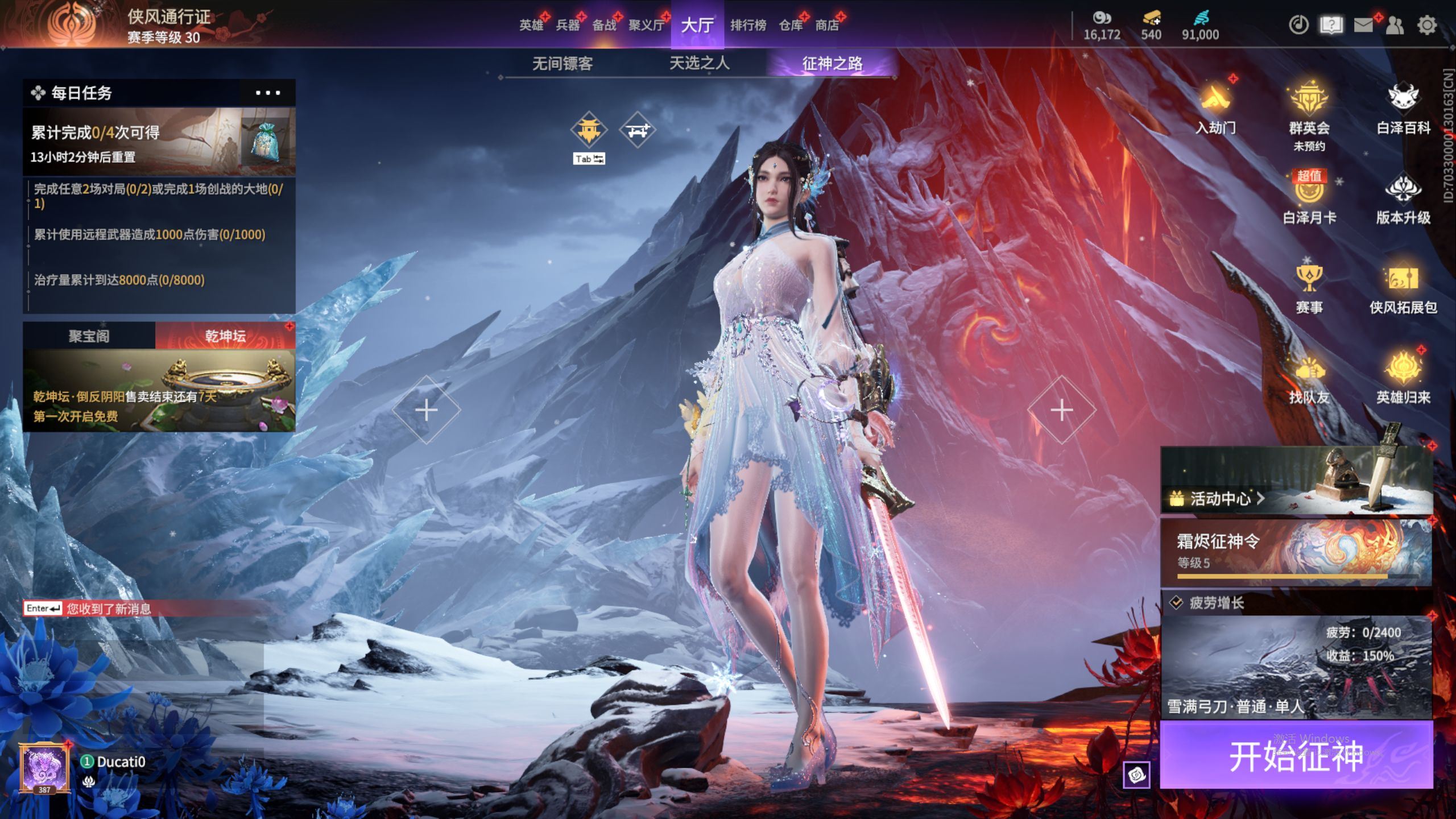
Task: Click Ducati0's player avatar
Action: 44,769
